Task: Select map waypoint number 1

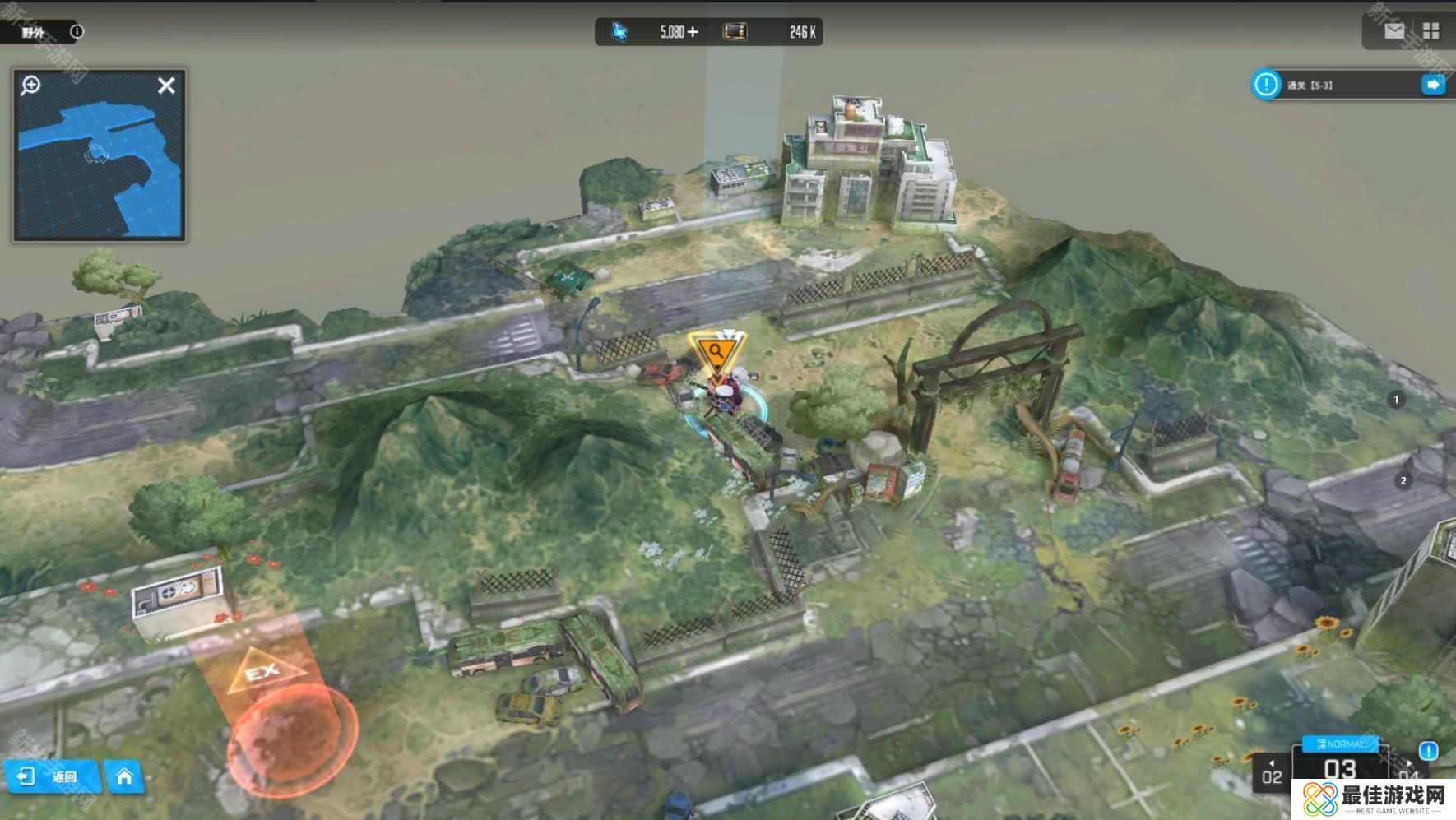Action: [1396, 400]
